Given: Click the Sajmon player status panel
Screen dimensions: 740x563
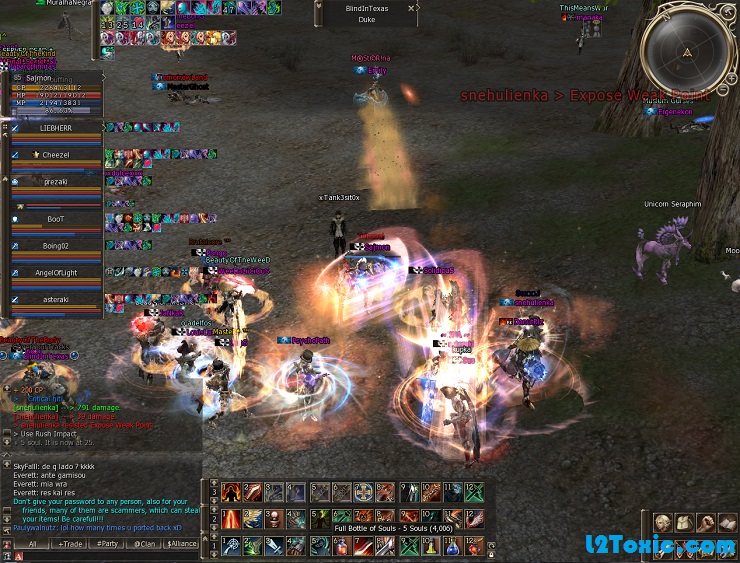Looking at the screenshot, I should pyautogui.click(x=56, y=92).
